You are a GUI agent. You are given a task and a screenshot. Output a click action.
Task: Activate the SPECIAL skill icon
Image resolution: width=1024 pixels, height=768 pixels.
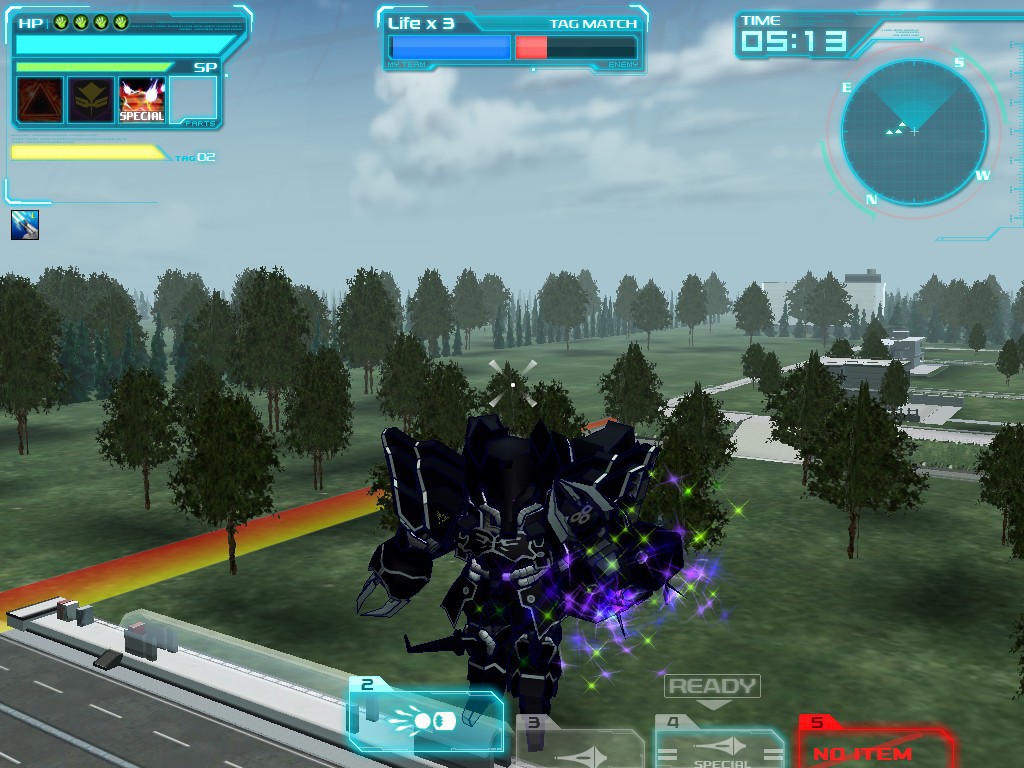[142, 100]
